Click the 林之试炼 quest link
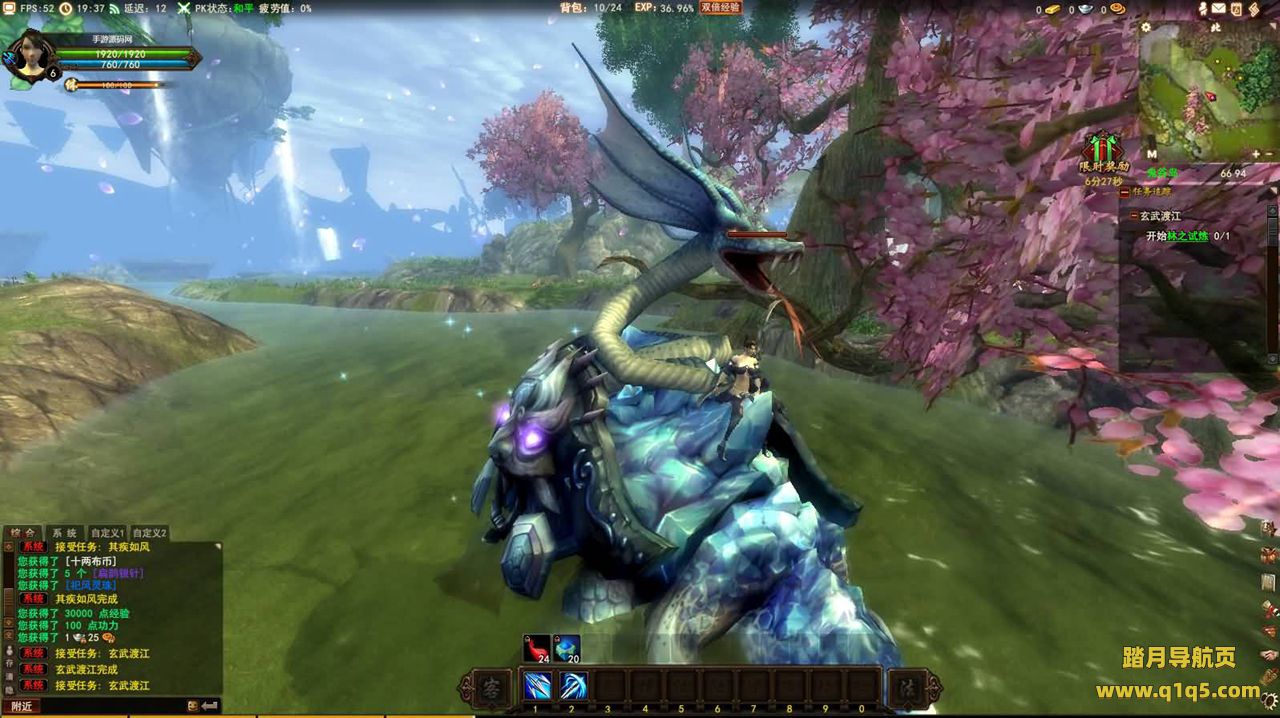Screen dimensions: 1280x718 (1189, 236)
